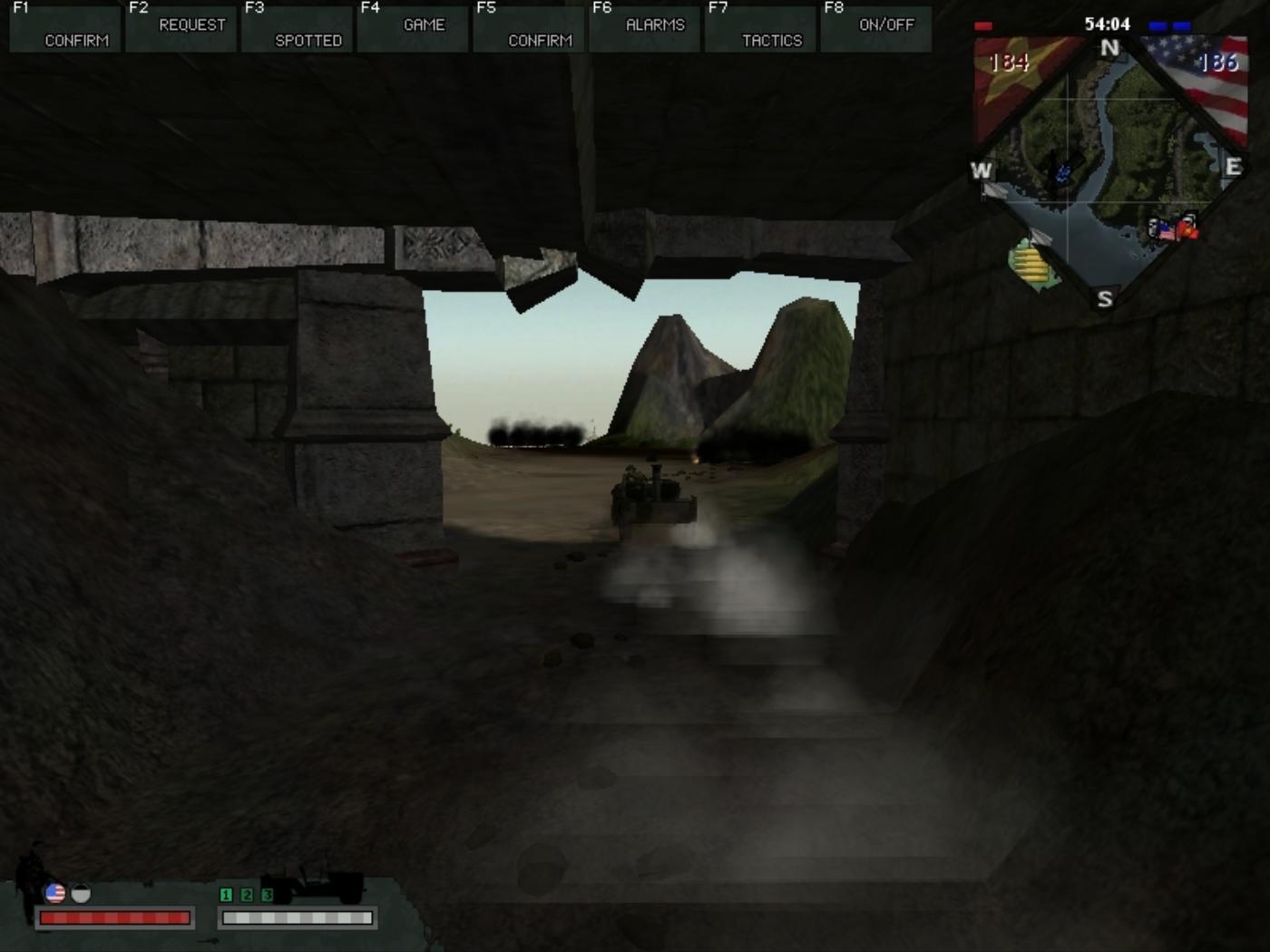Click the diamond-shaped minimap
Viewport: 1270px width, 952px height.
1109,172
